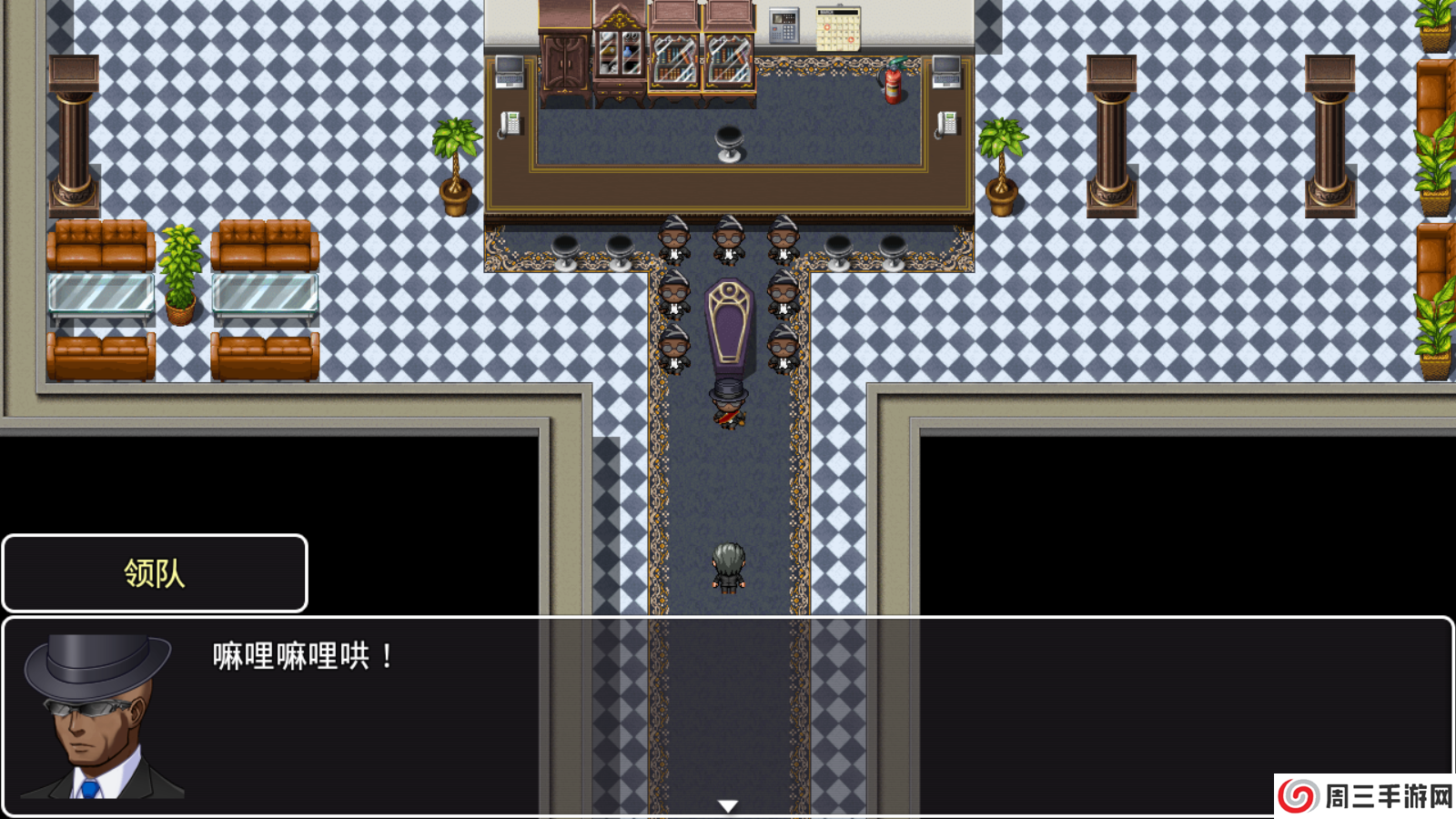Advance dialogue with the white down arrow
Image resolution: width=1456 pixels, height=819 pixels.
coord(728,805)
